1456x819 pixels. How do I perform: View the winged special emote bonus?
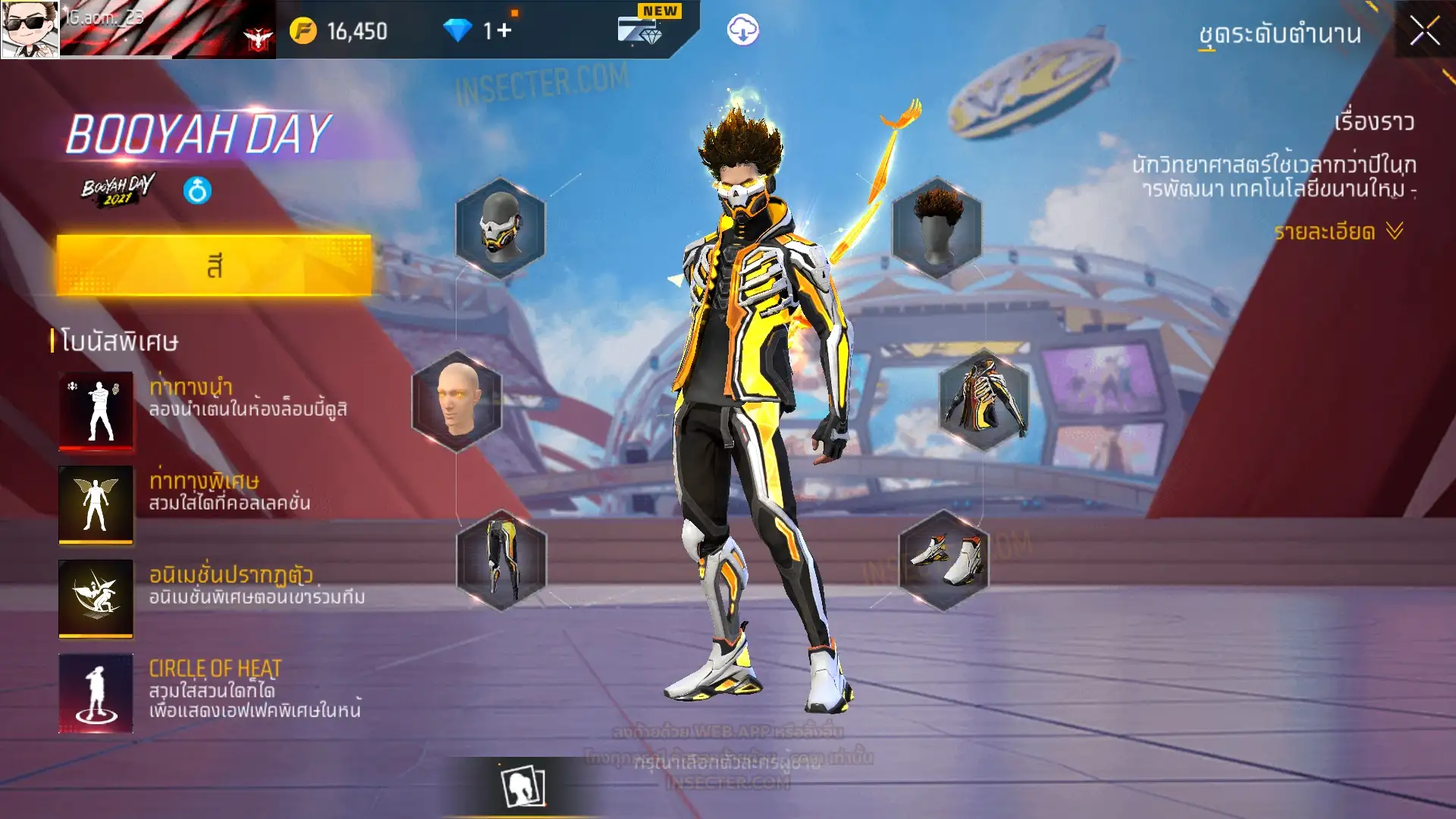[x=96, y=504]
